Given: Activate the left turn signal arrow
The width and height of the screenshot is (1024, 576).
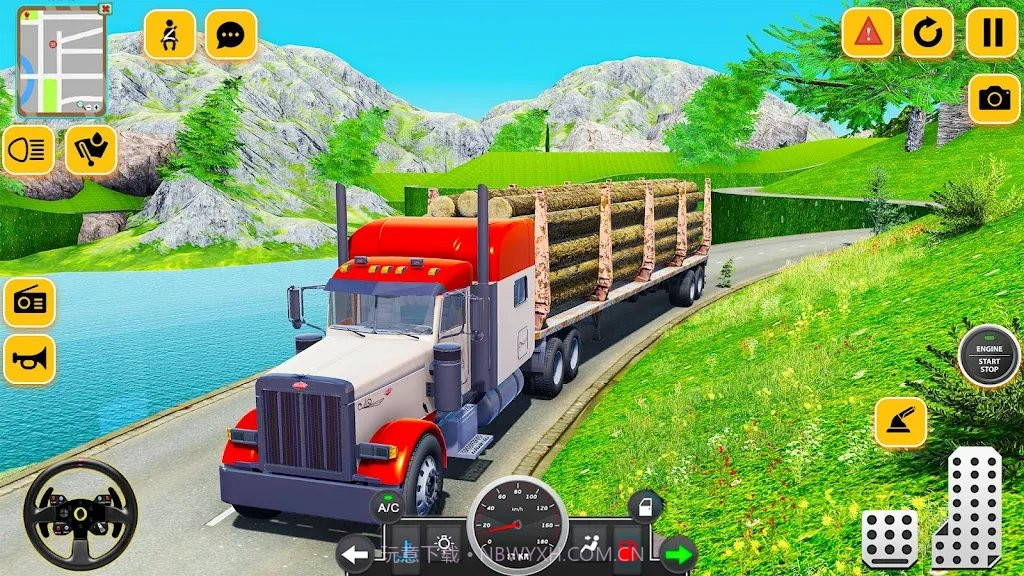Looking at the screenshot, I should pos(354,553).
